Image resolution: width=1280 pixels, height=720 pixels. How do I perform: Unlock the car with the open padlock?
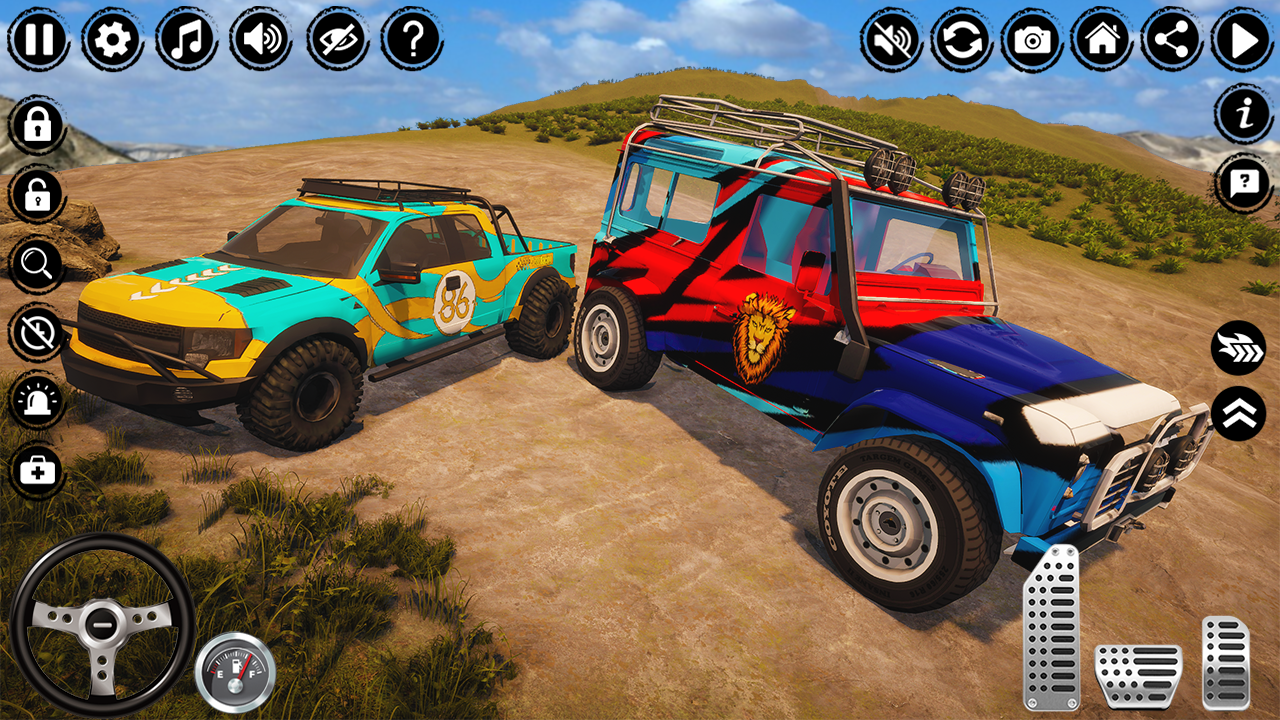(35, 195)
